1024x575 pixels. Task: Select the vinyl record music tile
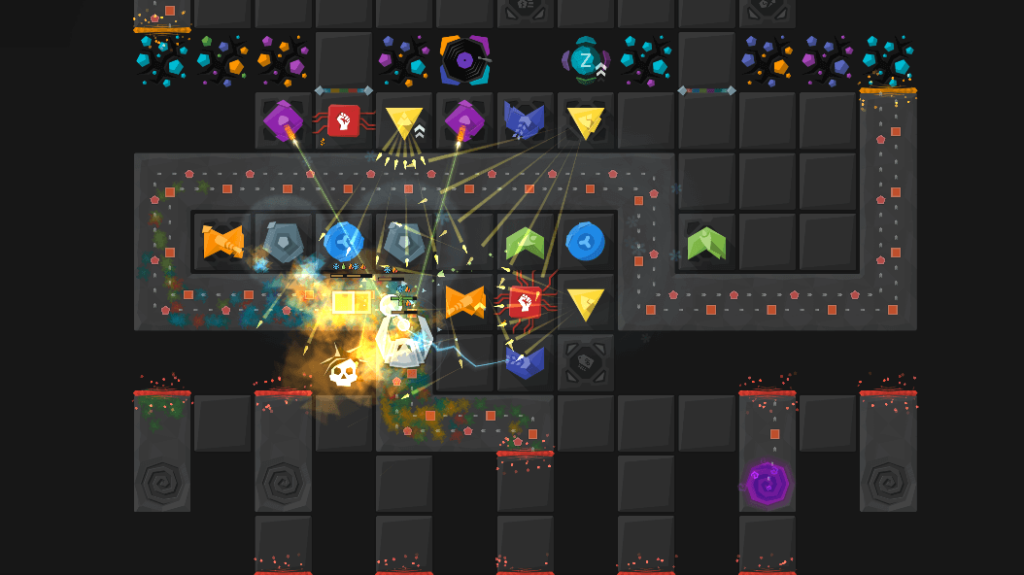pyautogui.click(x=464, y=60)
